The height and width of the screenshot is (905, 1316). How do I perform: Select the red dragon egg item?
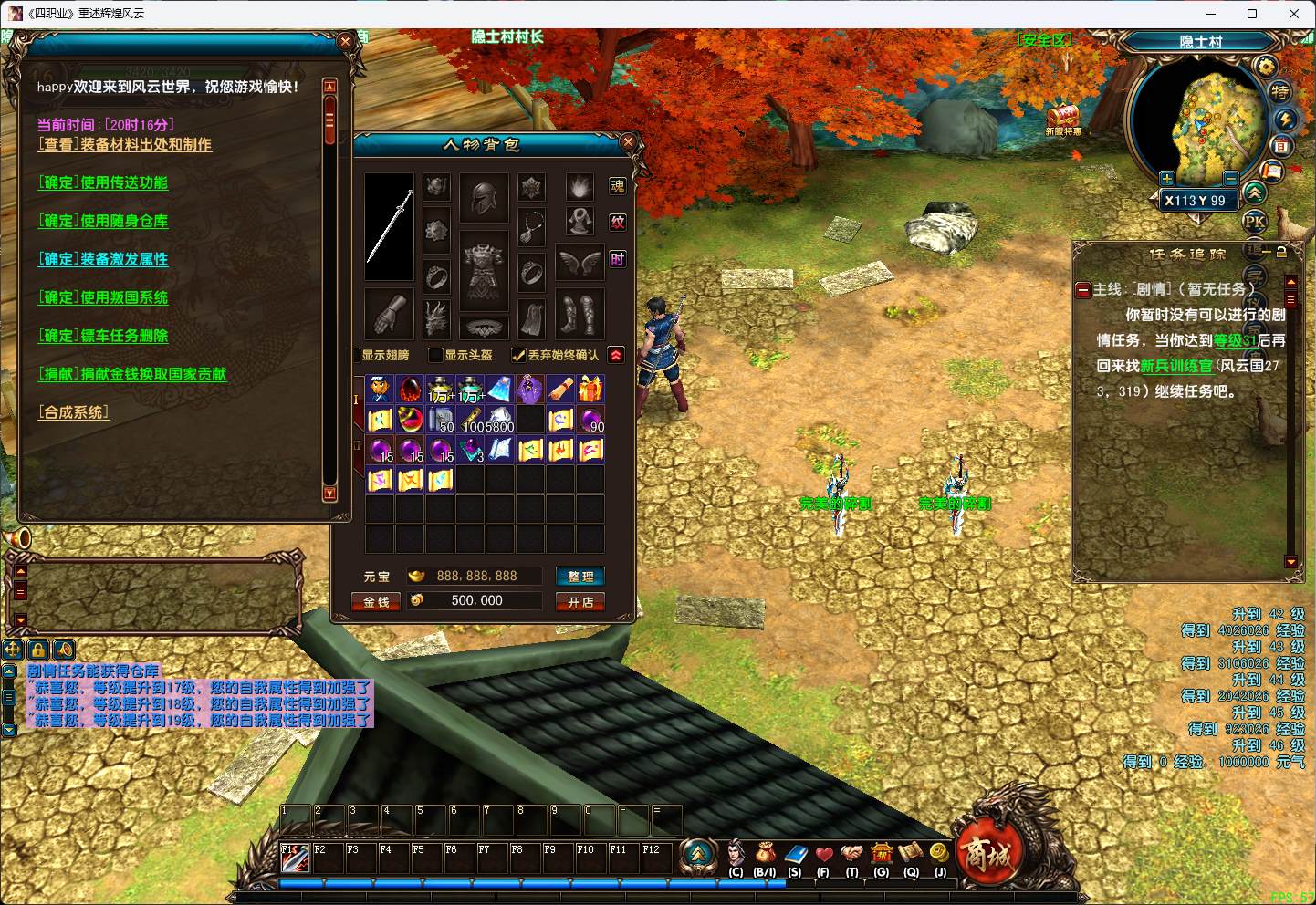[x=411, y=390]
